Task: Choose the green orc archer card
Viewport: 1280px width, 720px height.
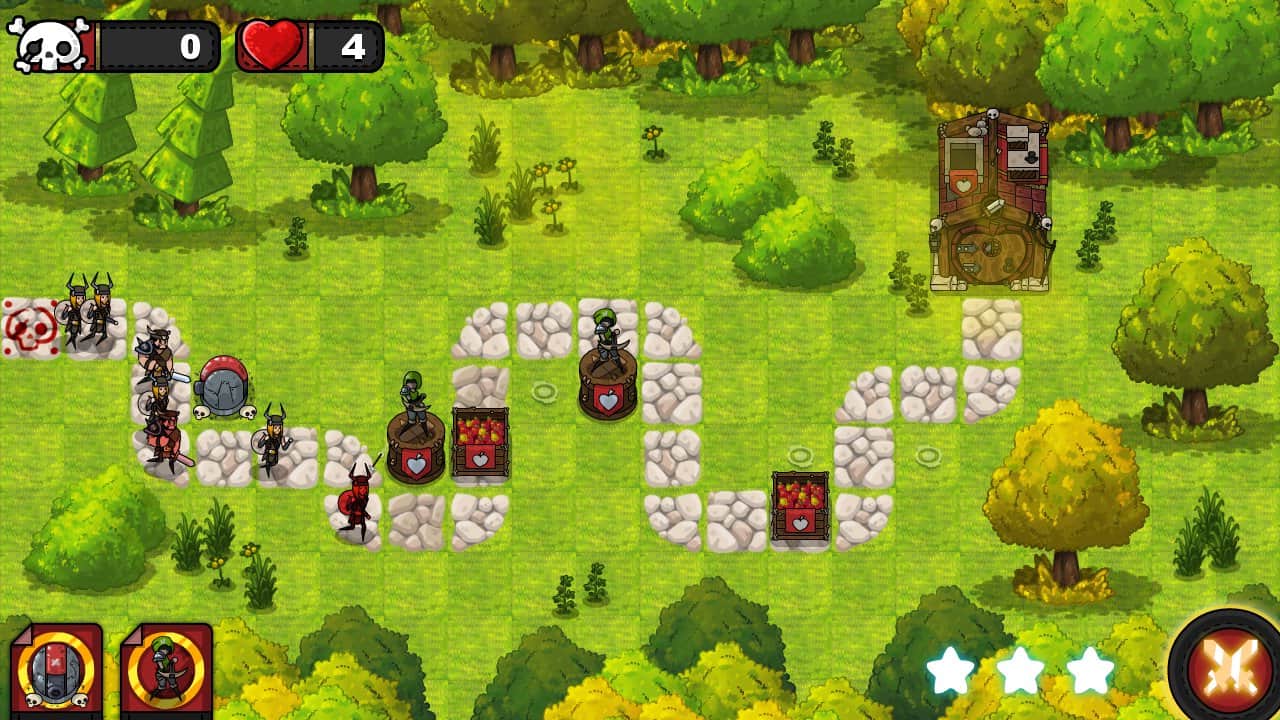Action: [166, 668]
